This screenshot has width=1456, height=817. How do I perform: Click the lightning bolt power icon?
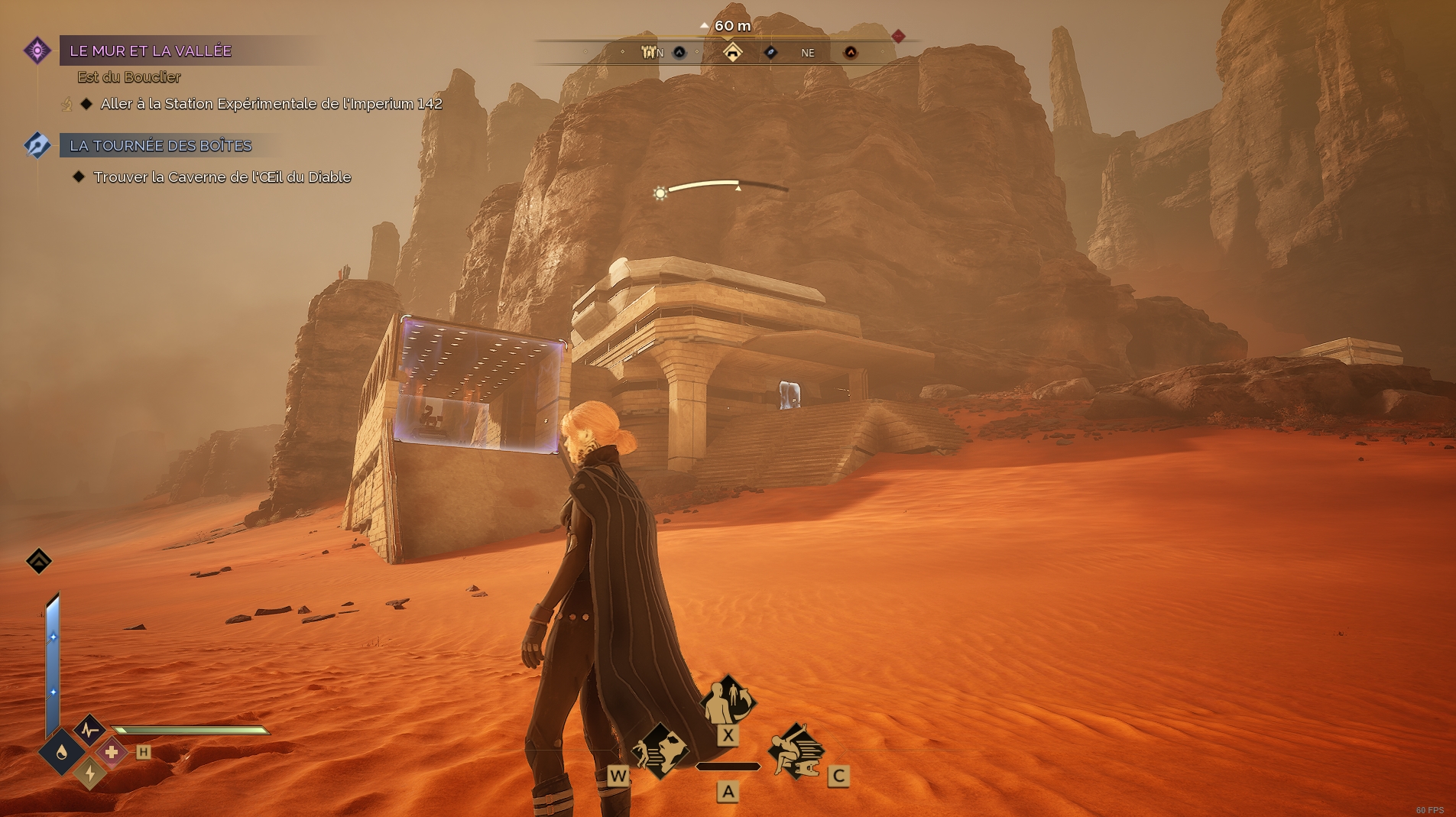click(x=90, y=774)
